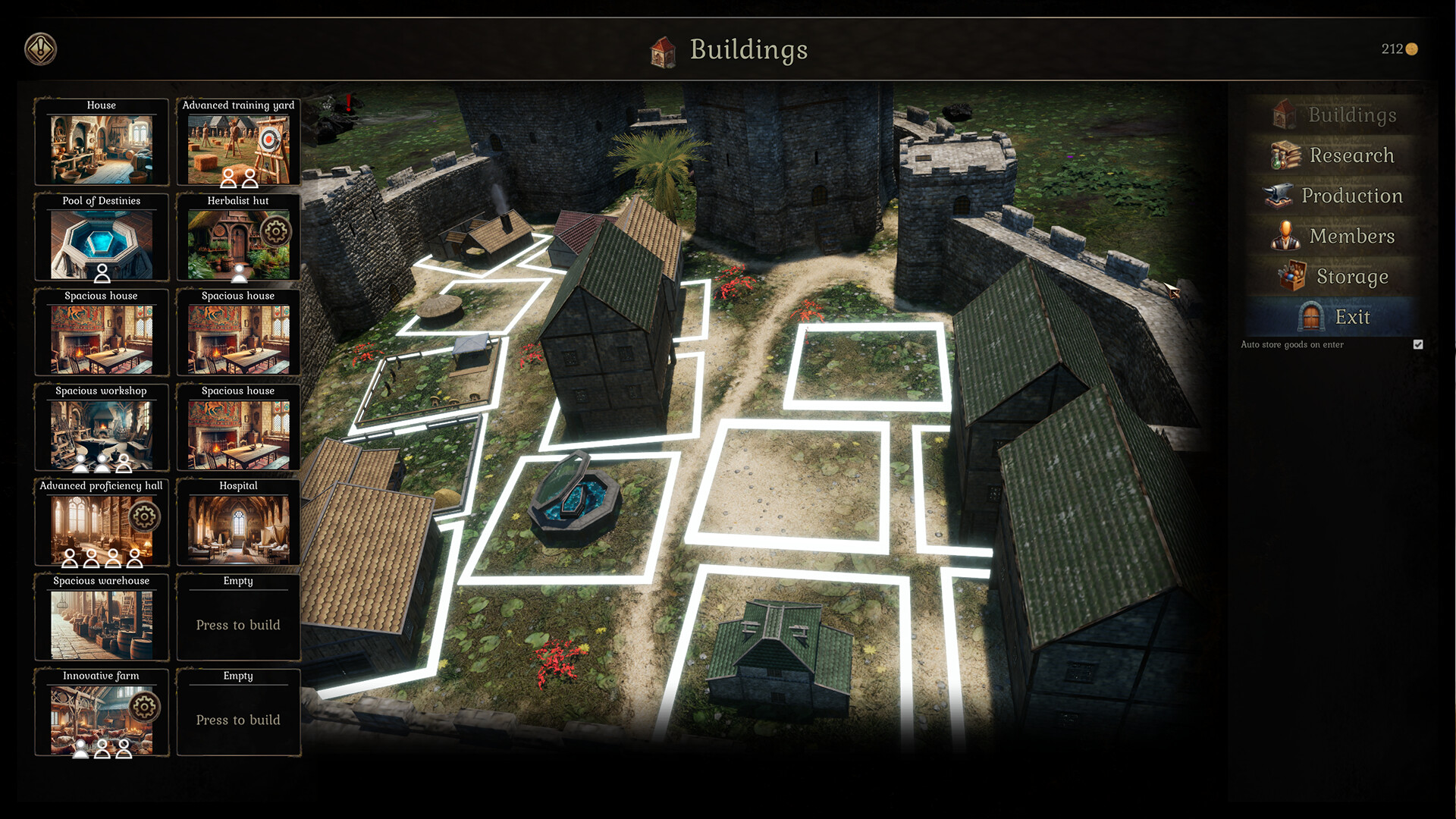Open the gear settings on Herbalist hut card
Screen dimensions: 1456x819
click(278, 232)
